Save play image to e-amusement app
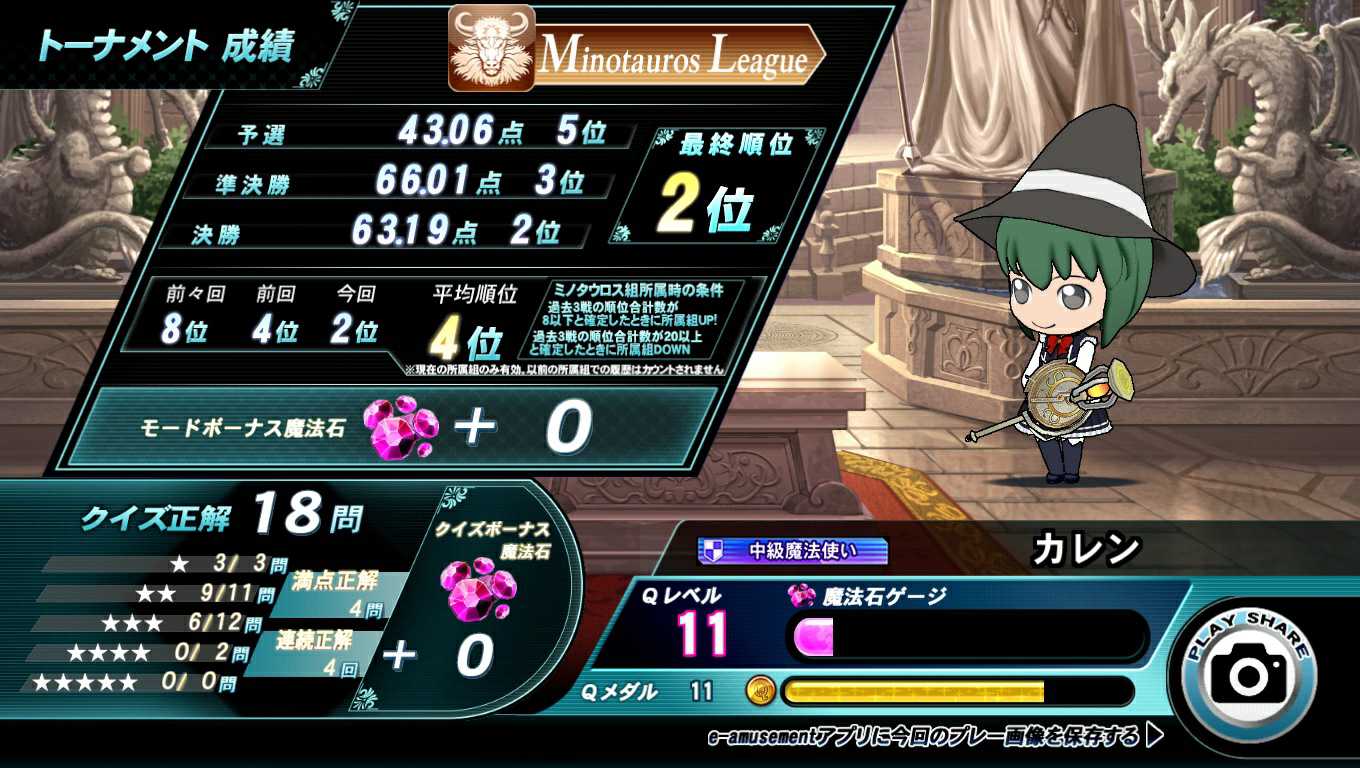Viewport: 1360px width, 768px height. pos(935,738)
